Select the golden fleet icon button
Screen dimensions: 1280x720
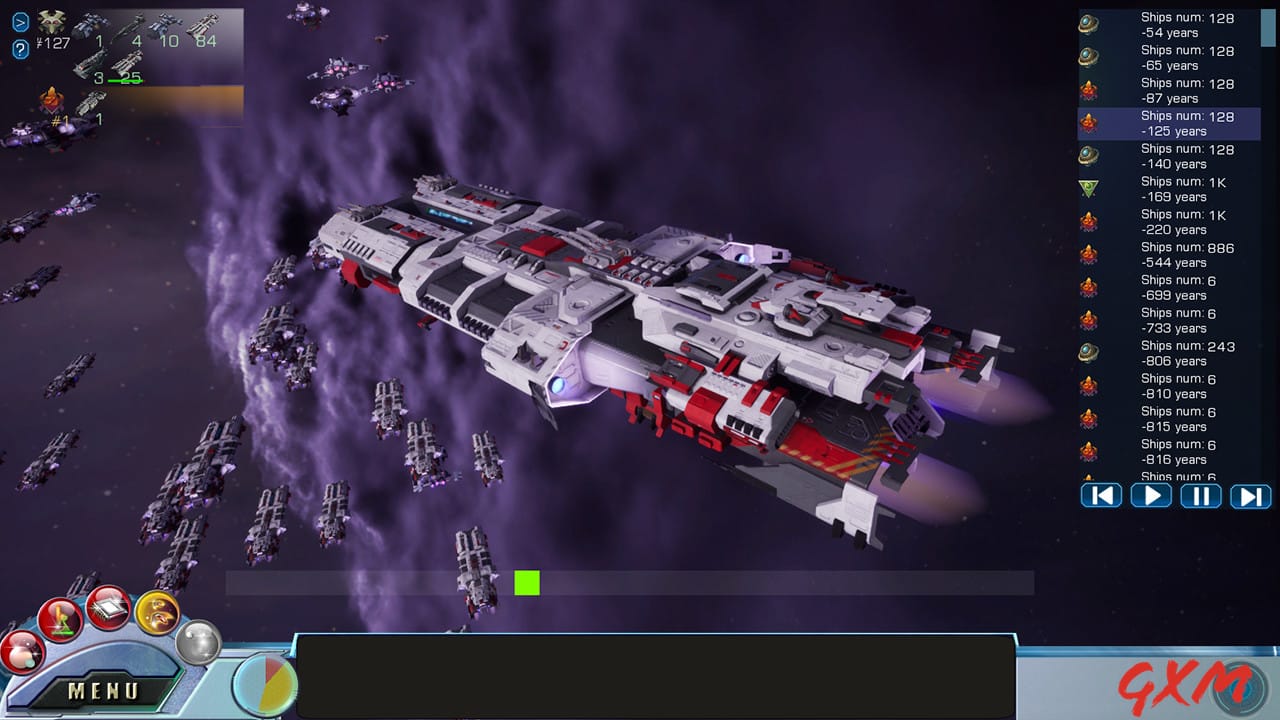click(156, 614)
